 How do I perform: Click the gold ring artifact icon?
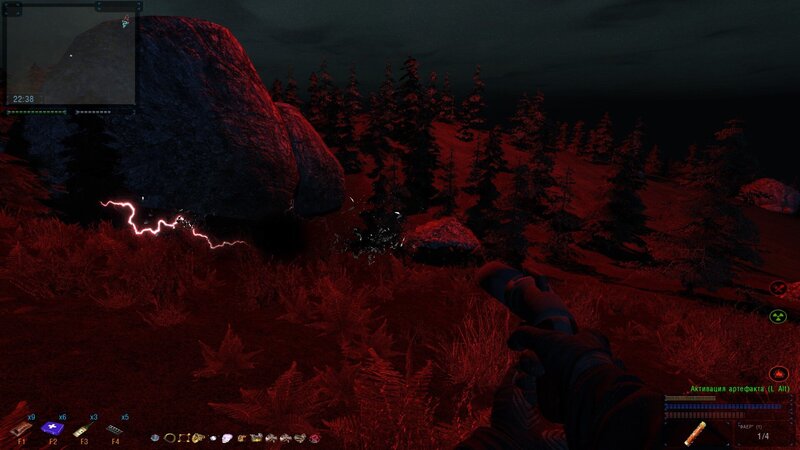pos(170,438)
